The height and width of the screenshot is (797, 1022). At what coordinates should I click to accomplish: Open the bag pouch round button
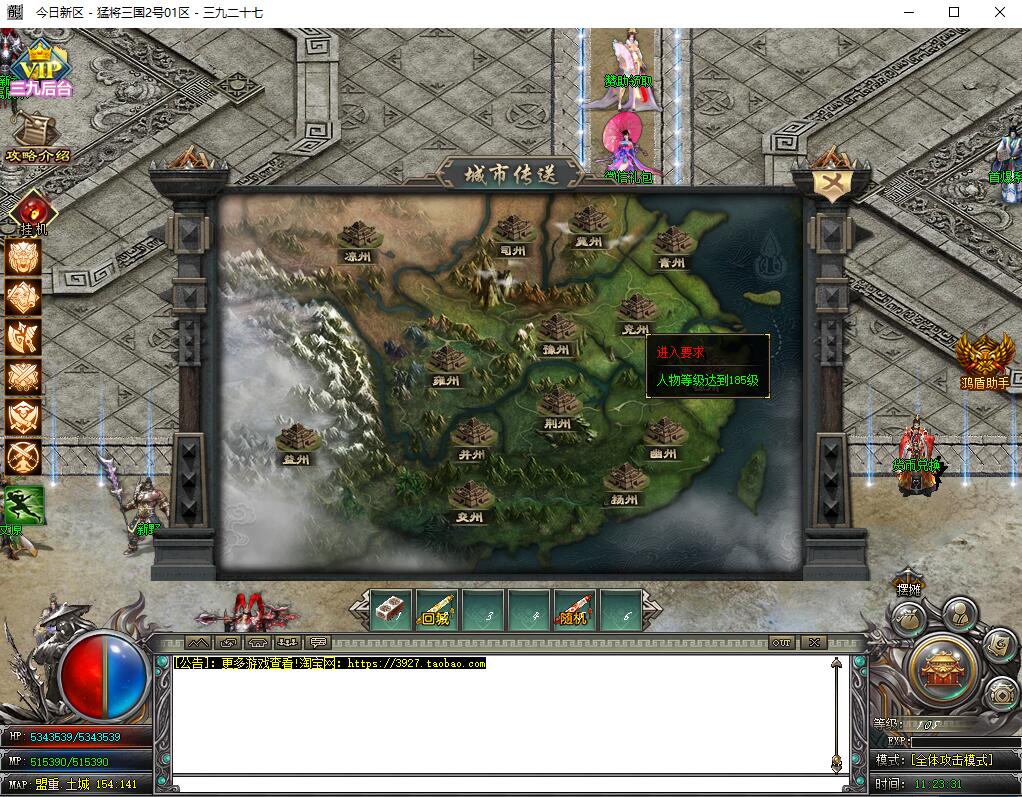coord(908,620)
